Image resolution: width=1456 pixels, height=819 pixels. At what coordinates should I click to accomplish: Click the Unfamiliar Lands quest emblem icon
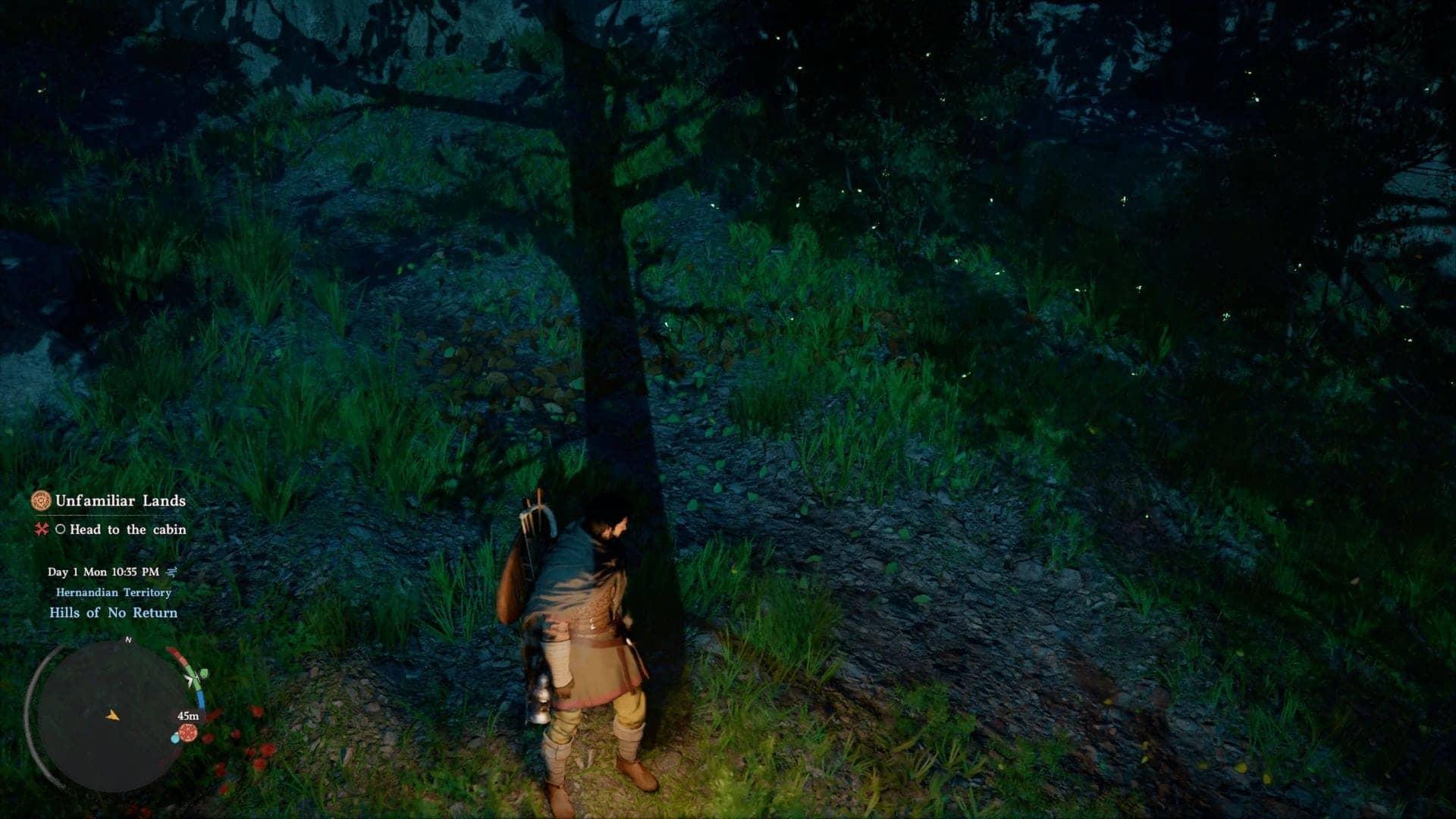tap(42, 501)
